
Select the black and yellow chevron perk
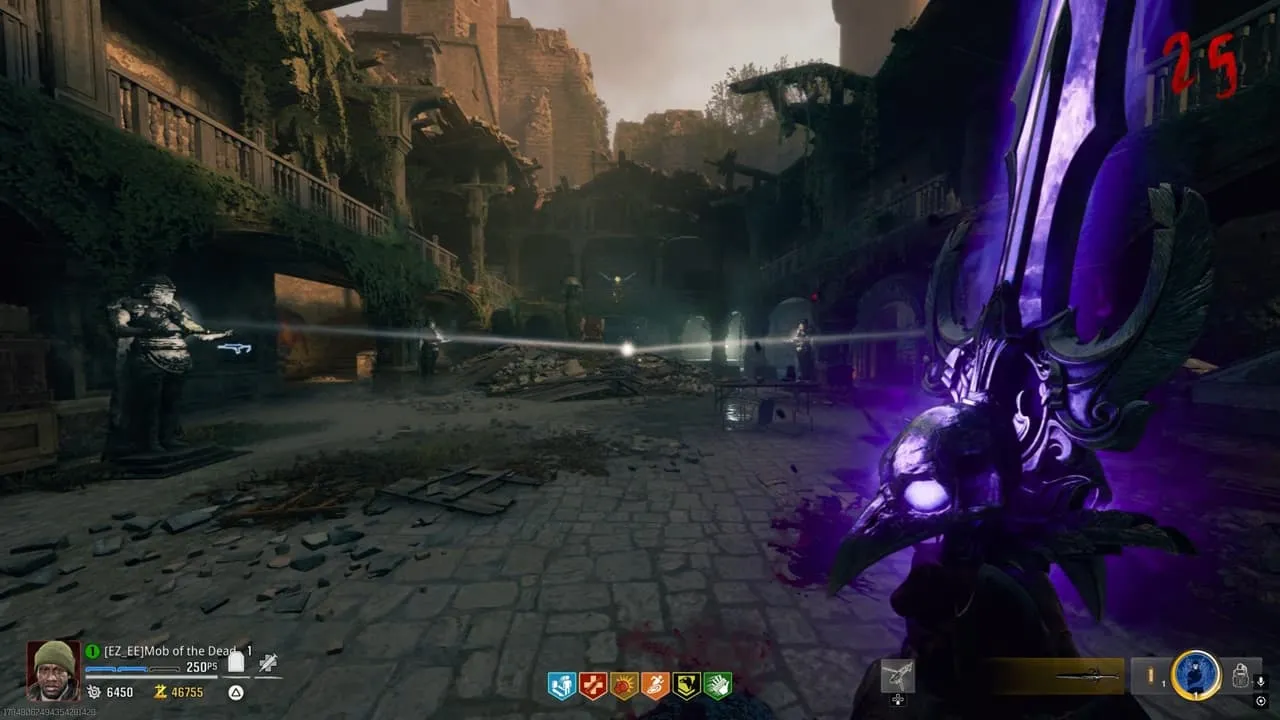tap(686, 685)
